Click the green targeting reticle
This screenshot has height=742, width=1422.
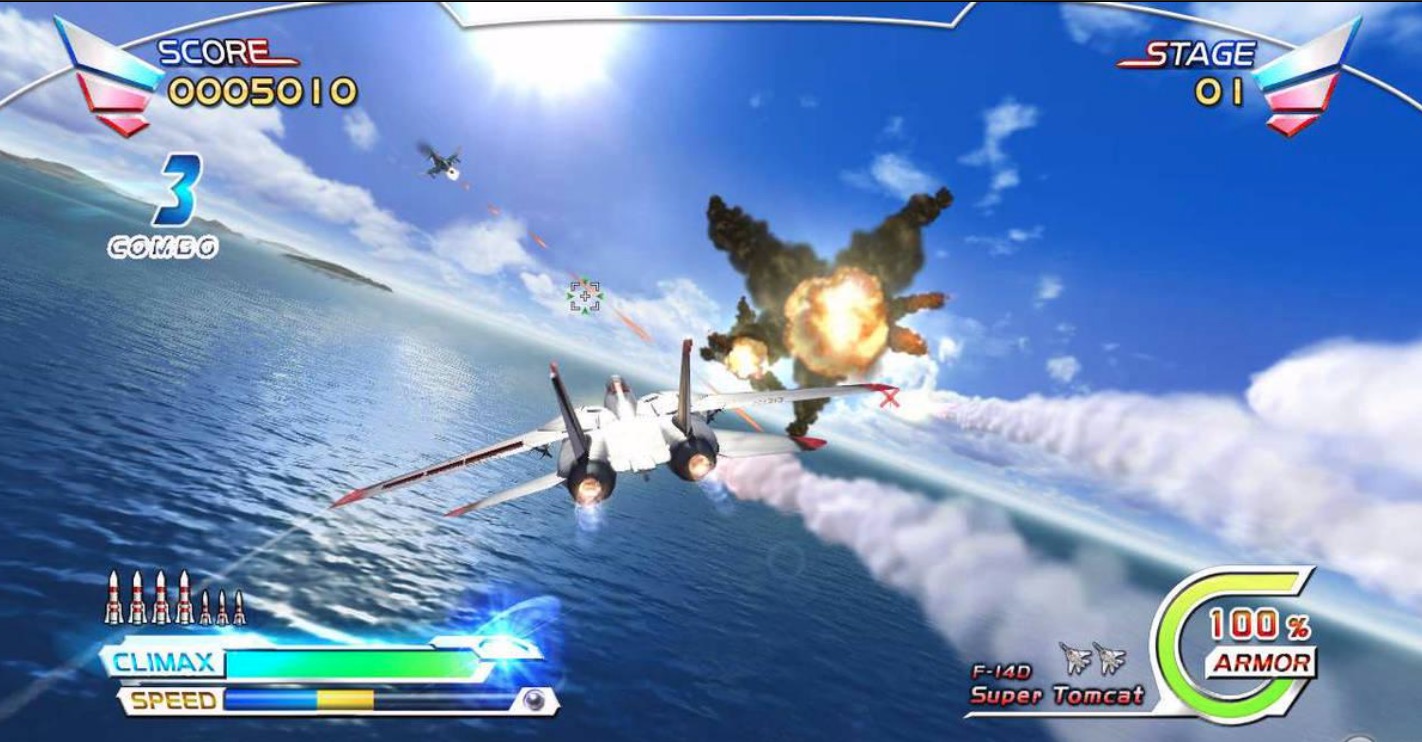point(585,296)
